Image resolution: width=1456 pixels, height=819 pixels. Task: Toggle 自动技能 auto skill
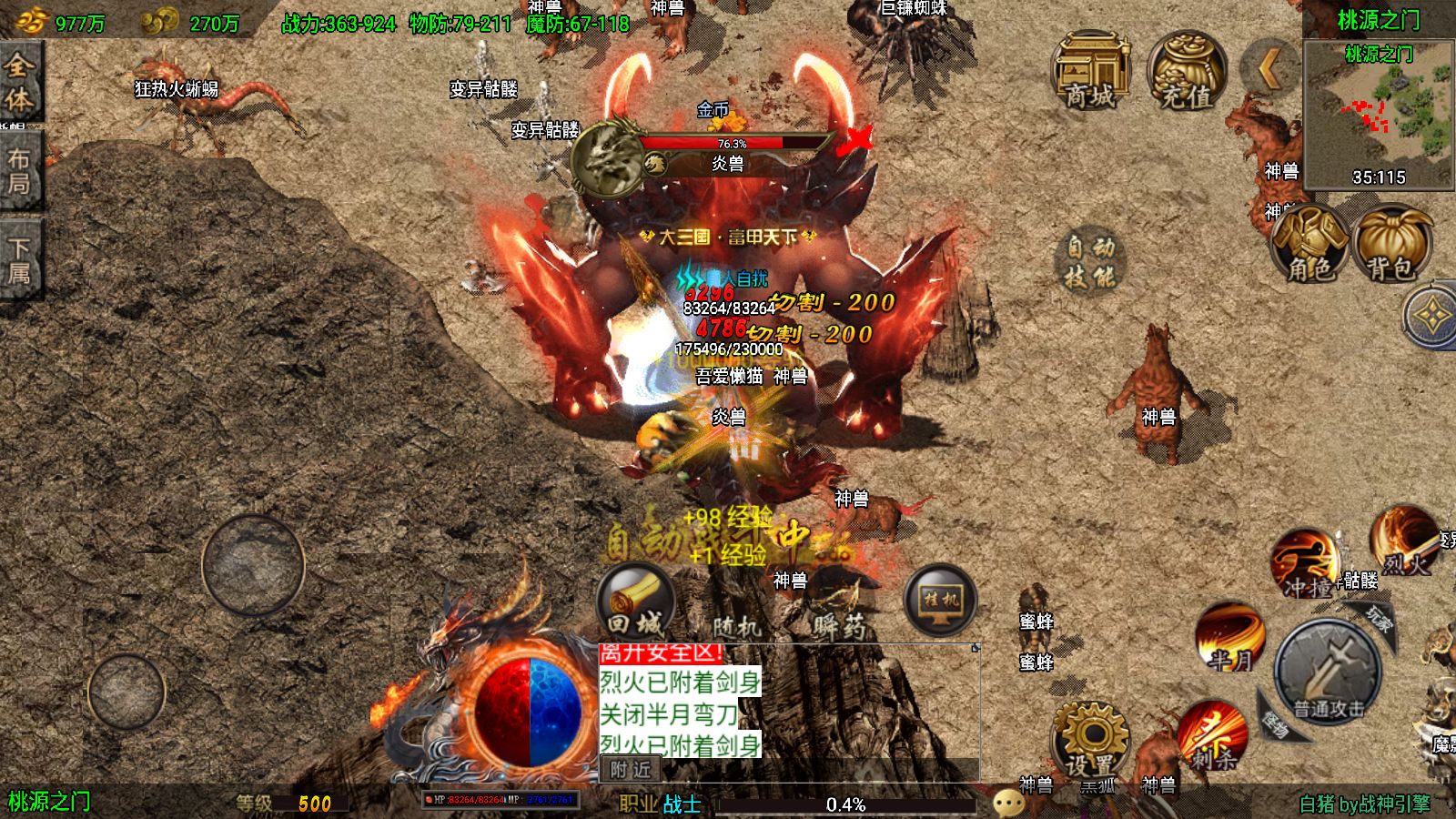[1091, 262]
